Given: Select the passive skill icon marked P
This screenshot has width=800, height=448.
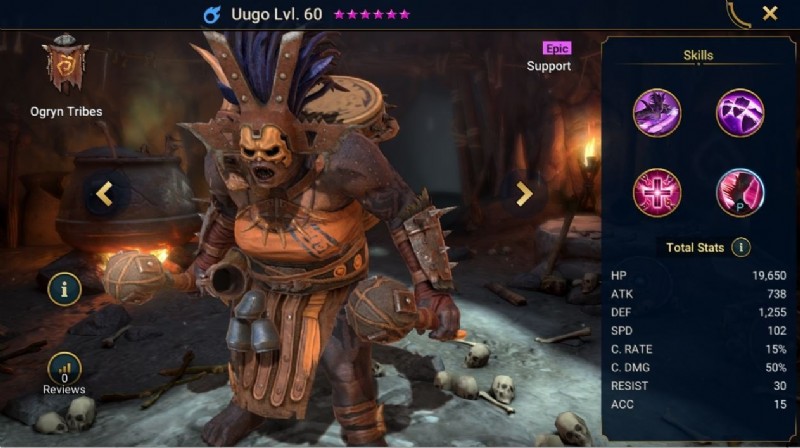Looking at the screenshot, I should 740,193.
